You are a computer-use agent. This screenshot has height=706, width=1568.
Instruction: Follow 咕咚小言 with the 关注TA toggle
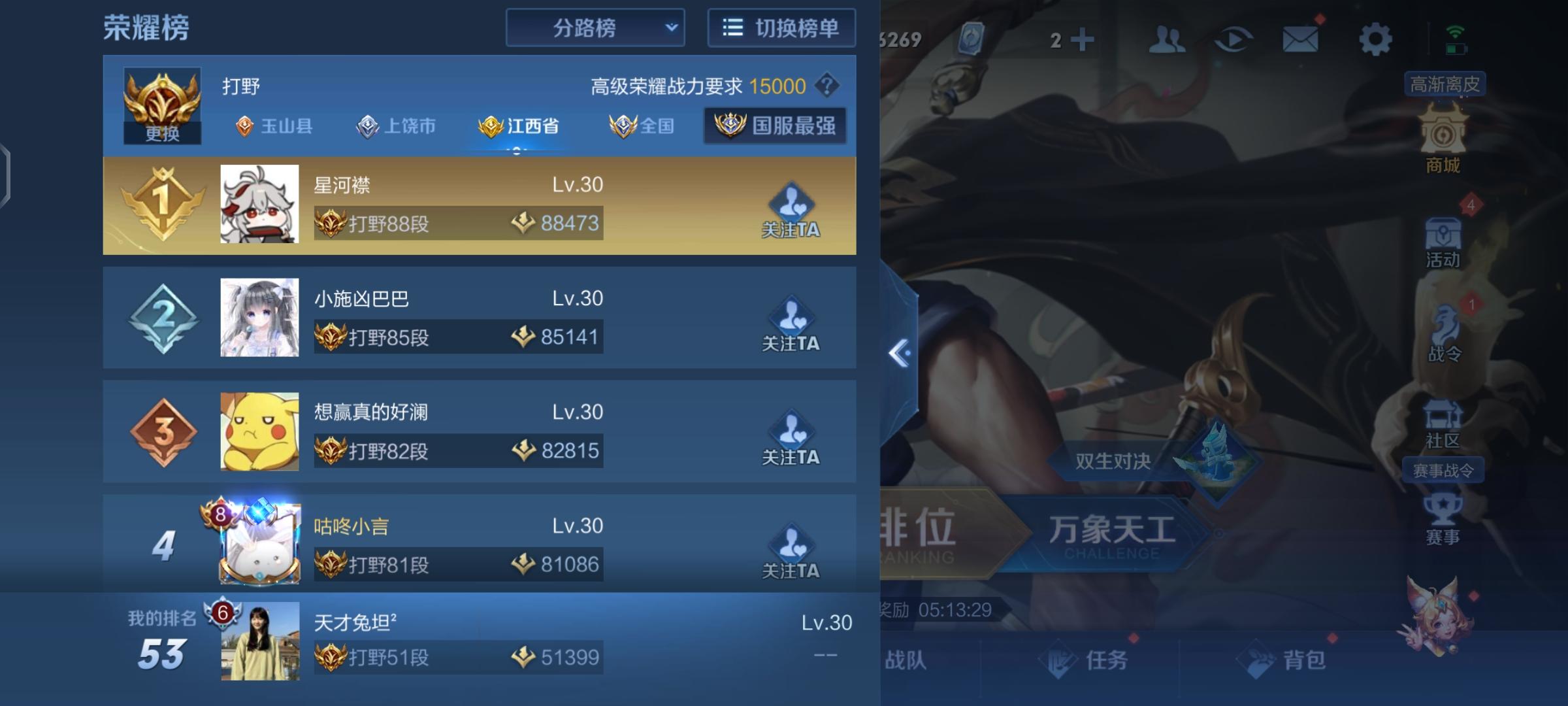[x=791, y=552]
